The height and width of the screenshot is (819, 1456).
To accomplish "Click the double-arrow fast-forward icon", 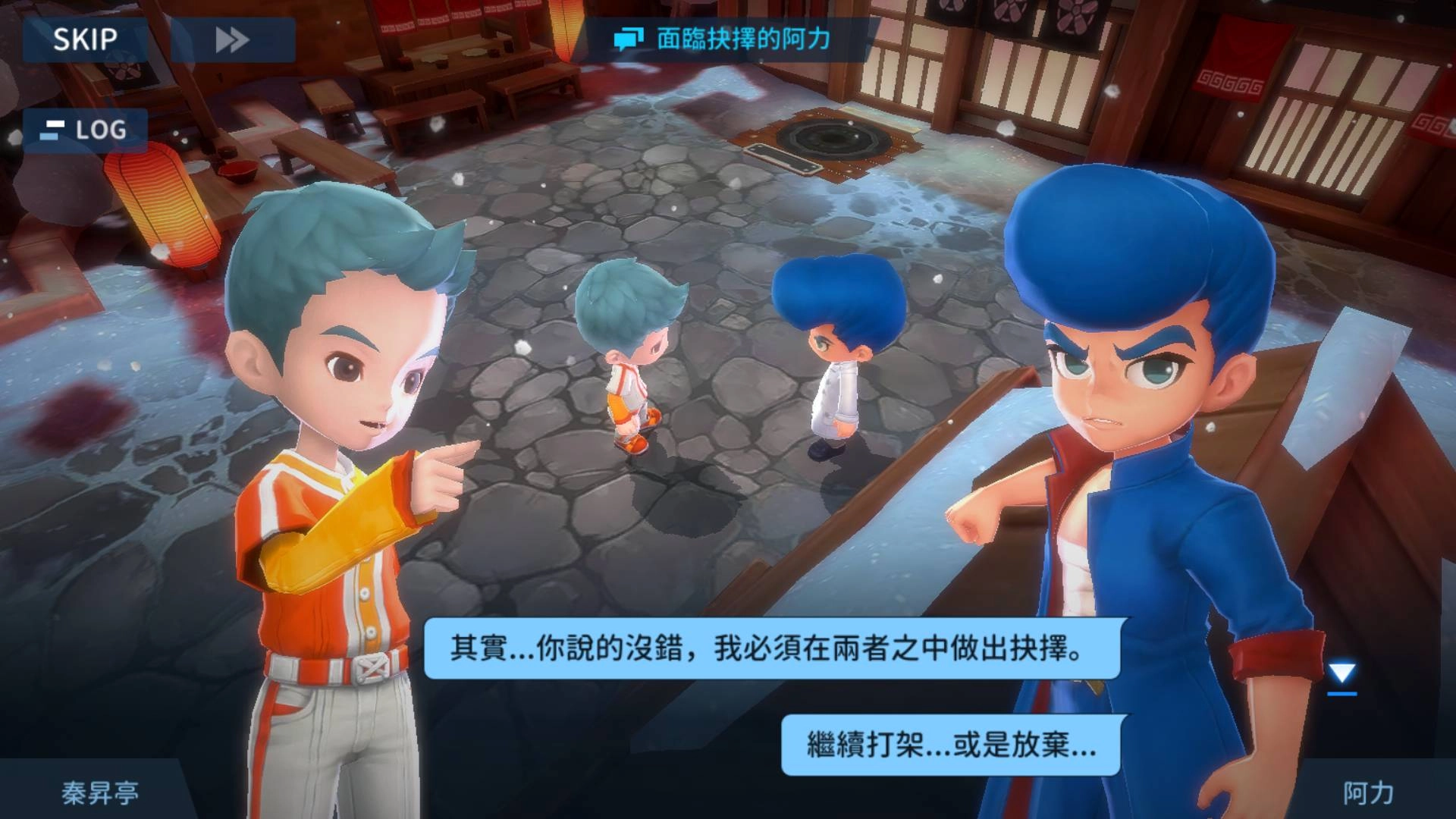I will (x=230, y=38).
